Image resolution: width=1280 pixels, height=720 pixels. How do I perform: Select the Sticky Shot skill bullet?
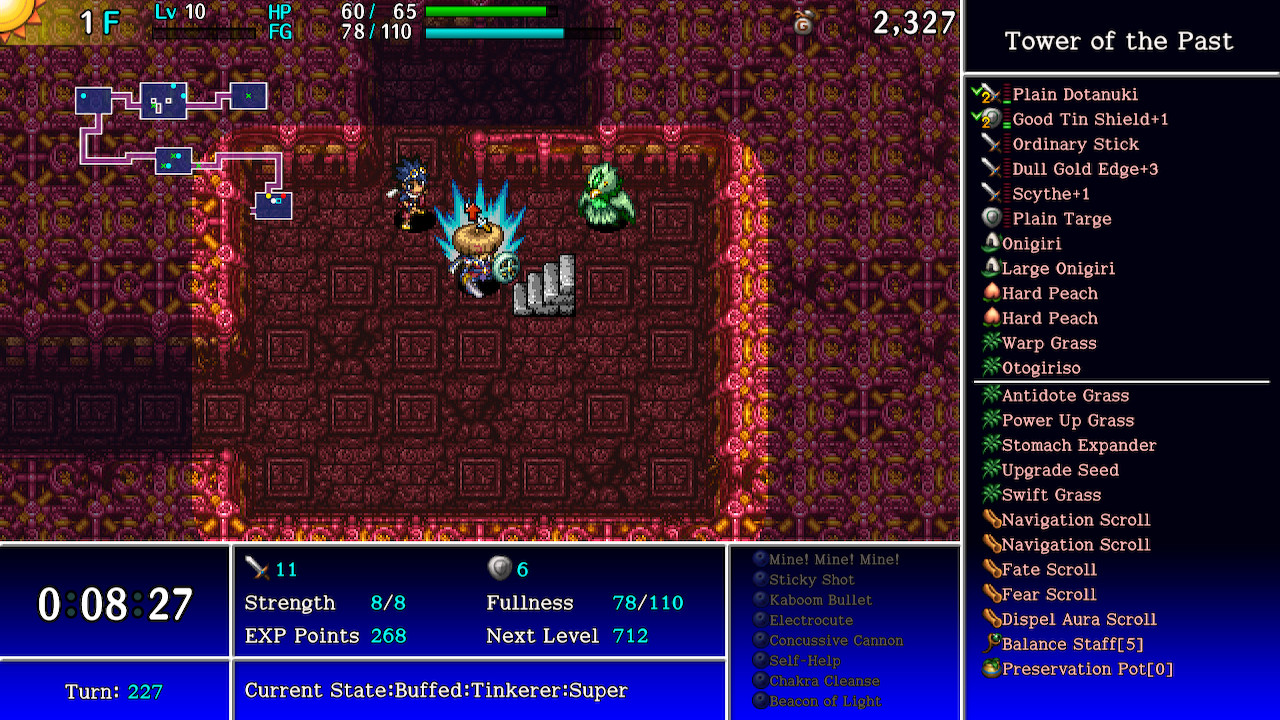click(x=761, y=580)
